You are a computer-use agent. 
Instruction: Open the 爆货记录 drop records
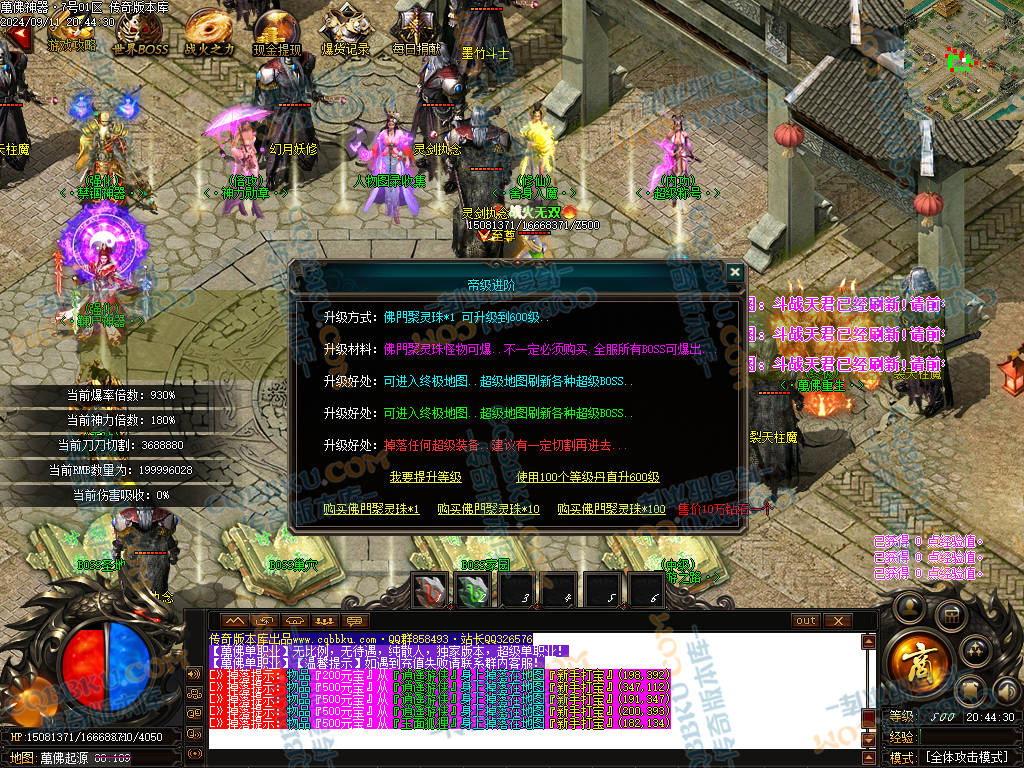coord(345,32)
